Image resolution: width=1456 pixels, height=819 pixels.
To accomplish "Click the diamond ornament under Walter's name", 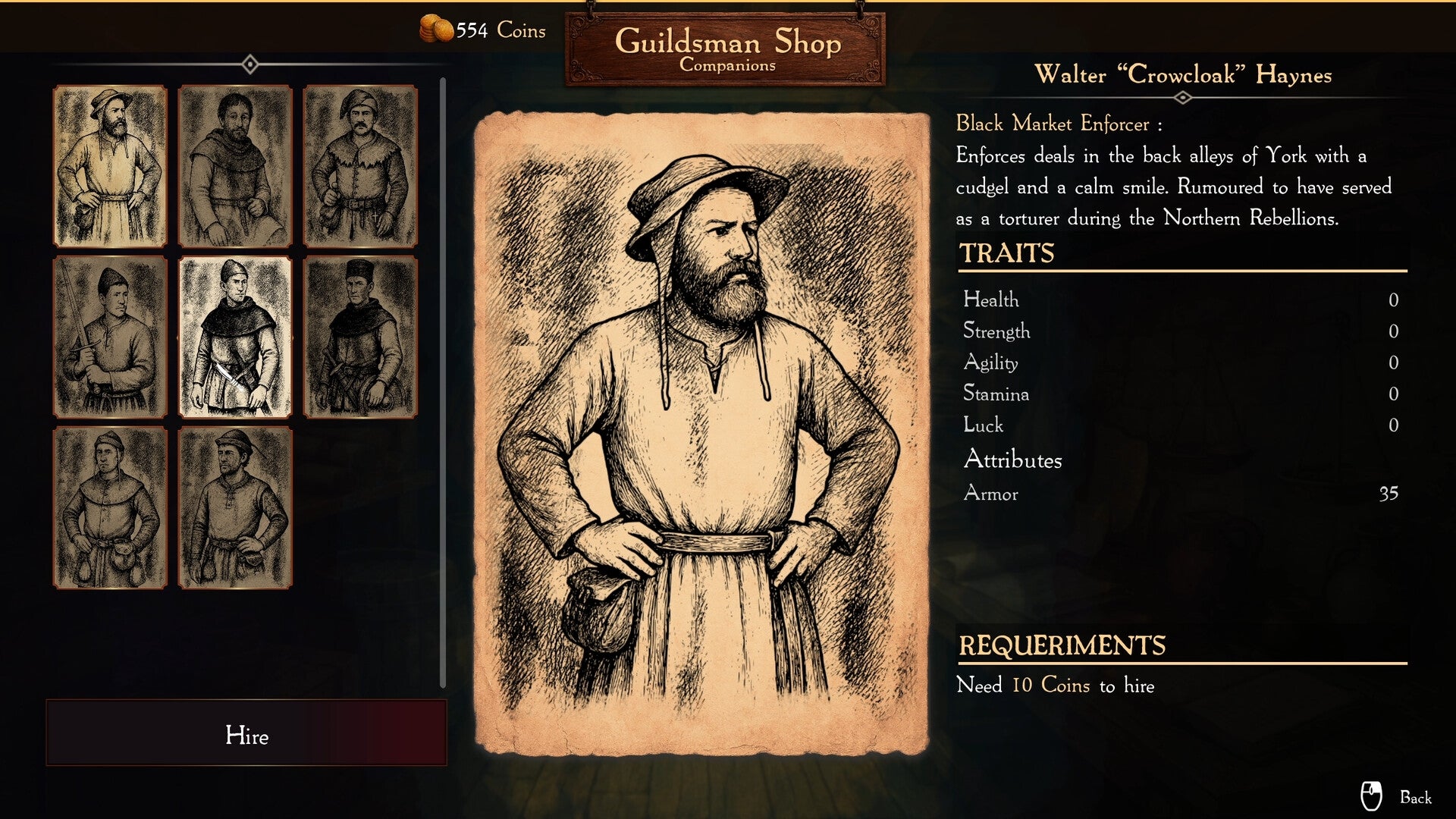I will point(1181,97).
